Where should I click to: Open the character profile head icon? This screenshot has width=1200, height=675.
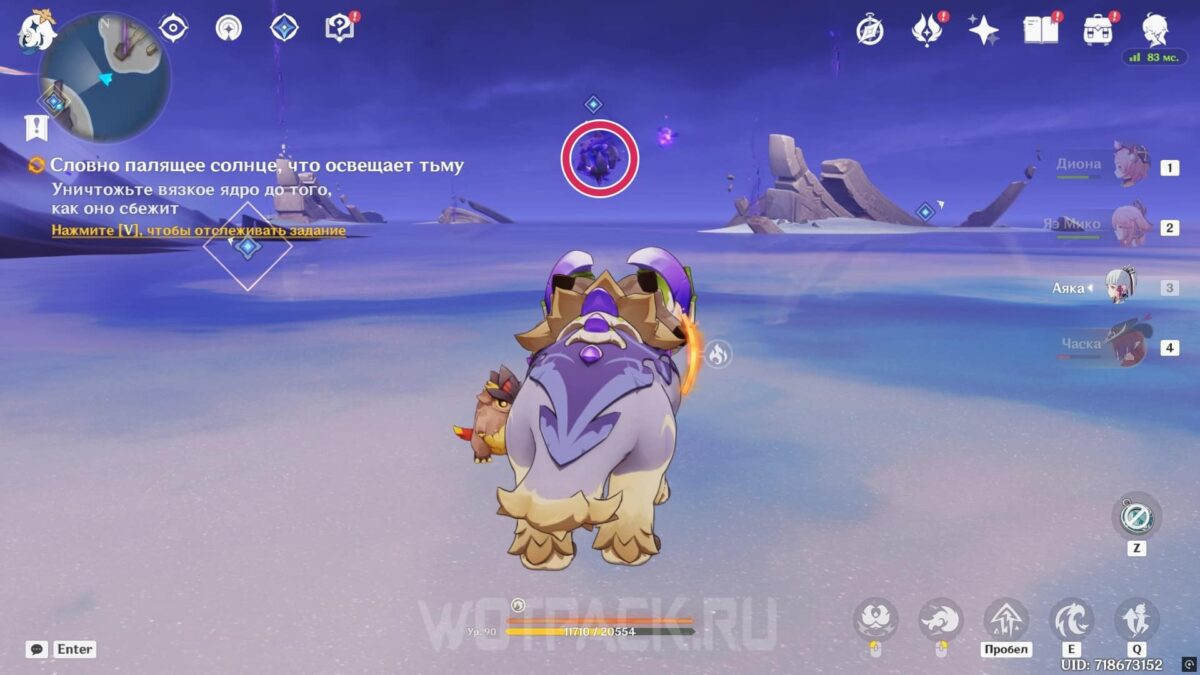(x=1156, y=30)
